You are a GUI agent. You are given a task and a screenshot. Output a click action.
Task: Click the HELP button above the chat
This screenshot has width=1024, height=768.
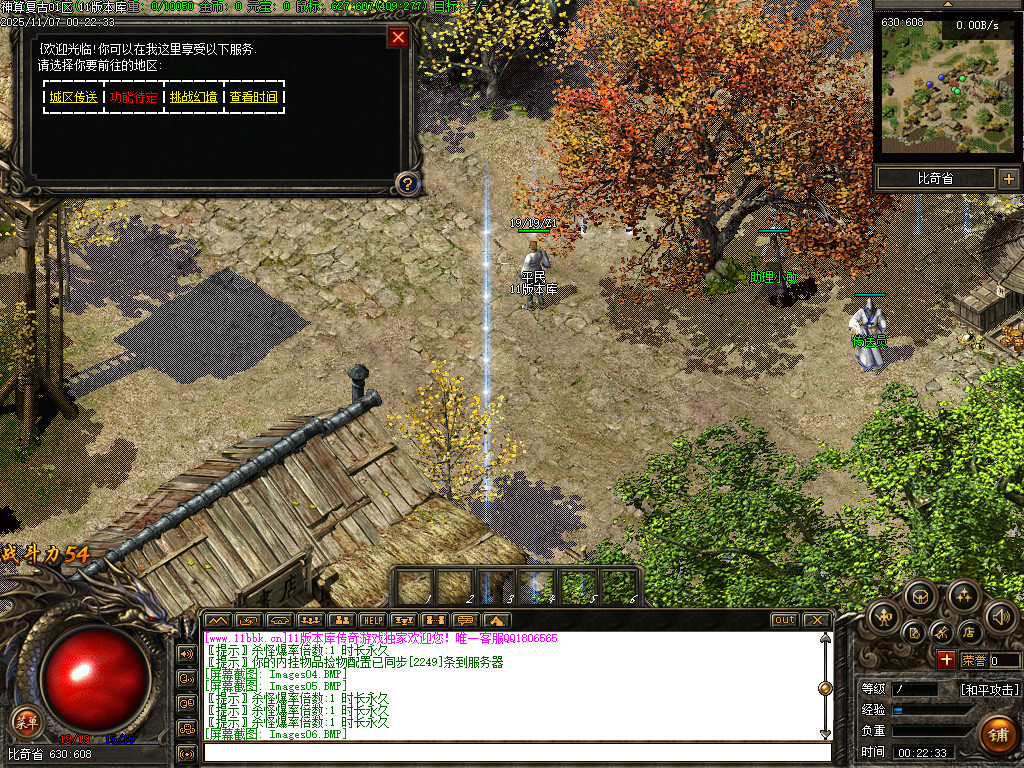(x=372, y=620)
